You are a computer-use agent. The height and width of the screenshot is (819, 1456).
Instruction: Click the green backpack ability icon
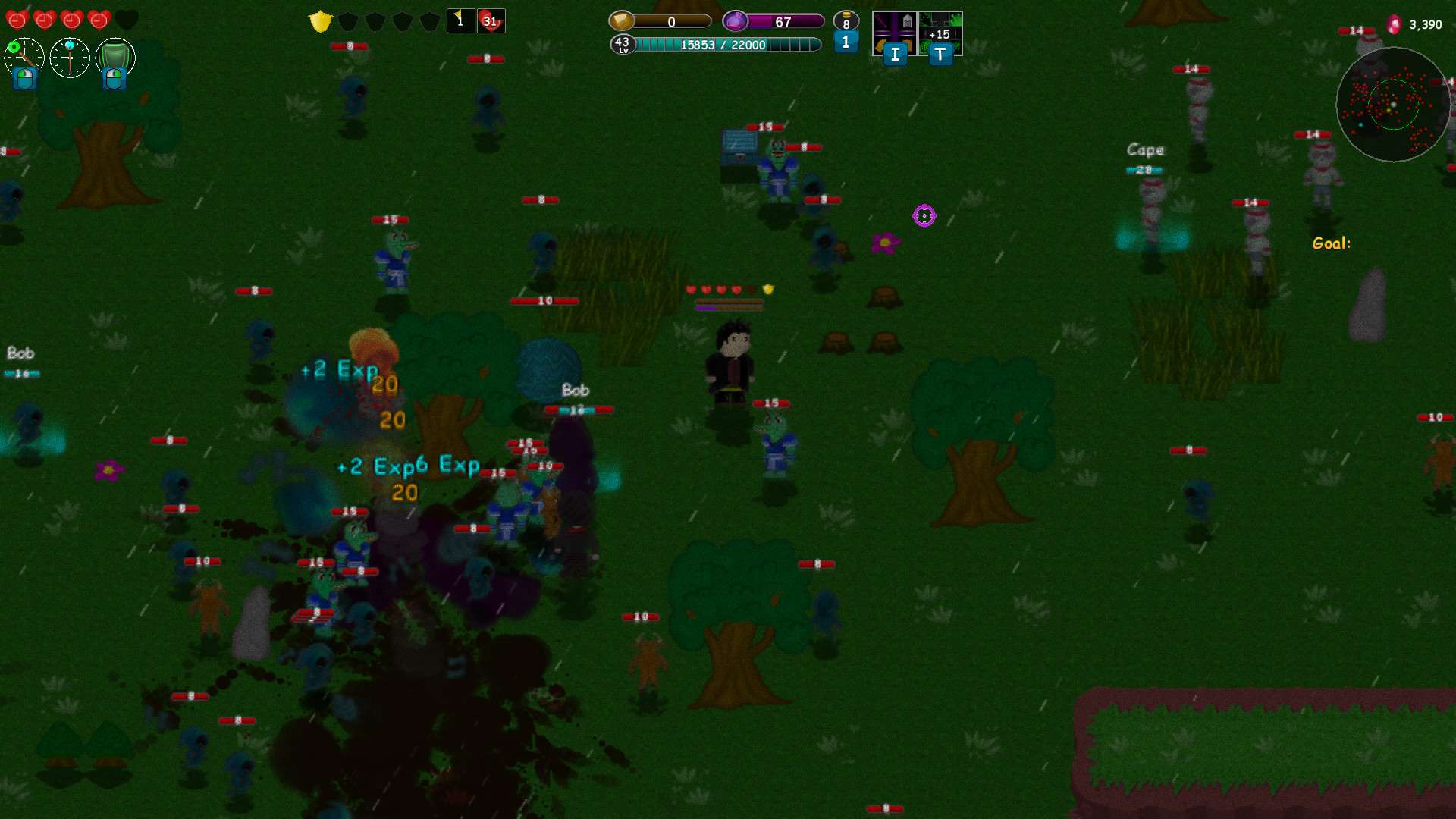tap(115, 58)
